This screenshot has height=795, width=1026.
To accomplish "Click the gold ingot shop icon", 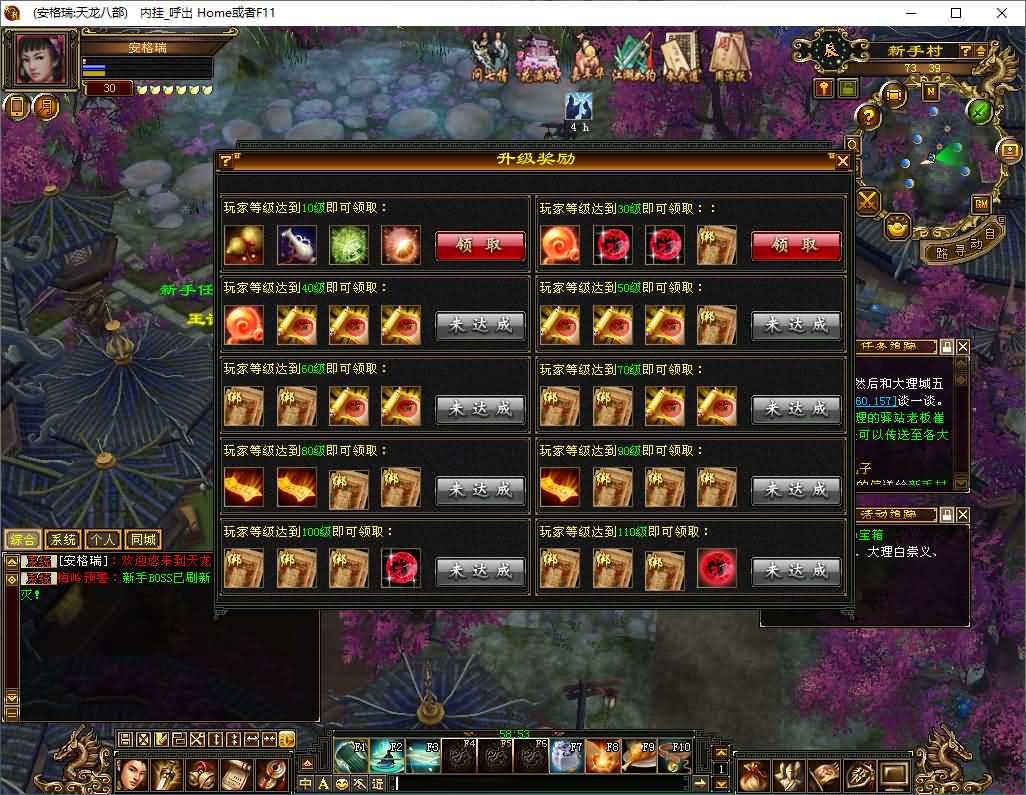I will pyautogui.click(x=896, y=227).
